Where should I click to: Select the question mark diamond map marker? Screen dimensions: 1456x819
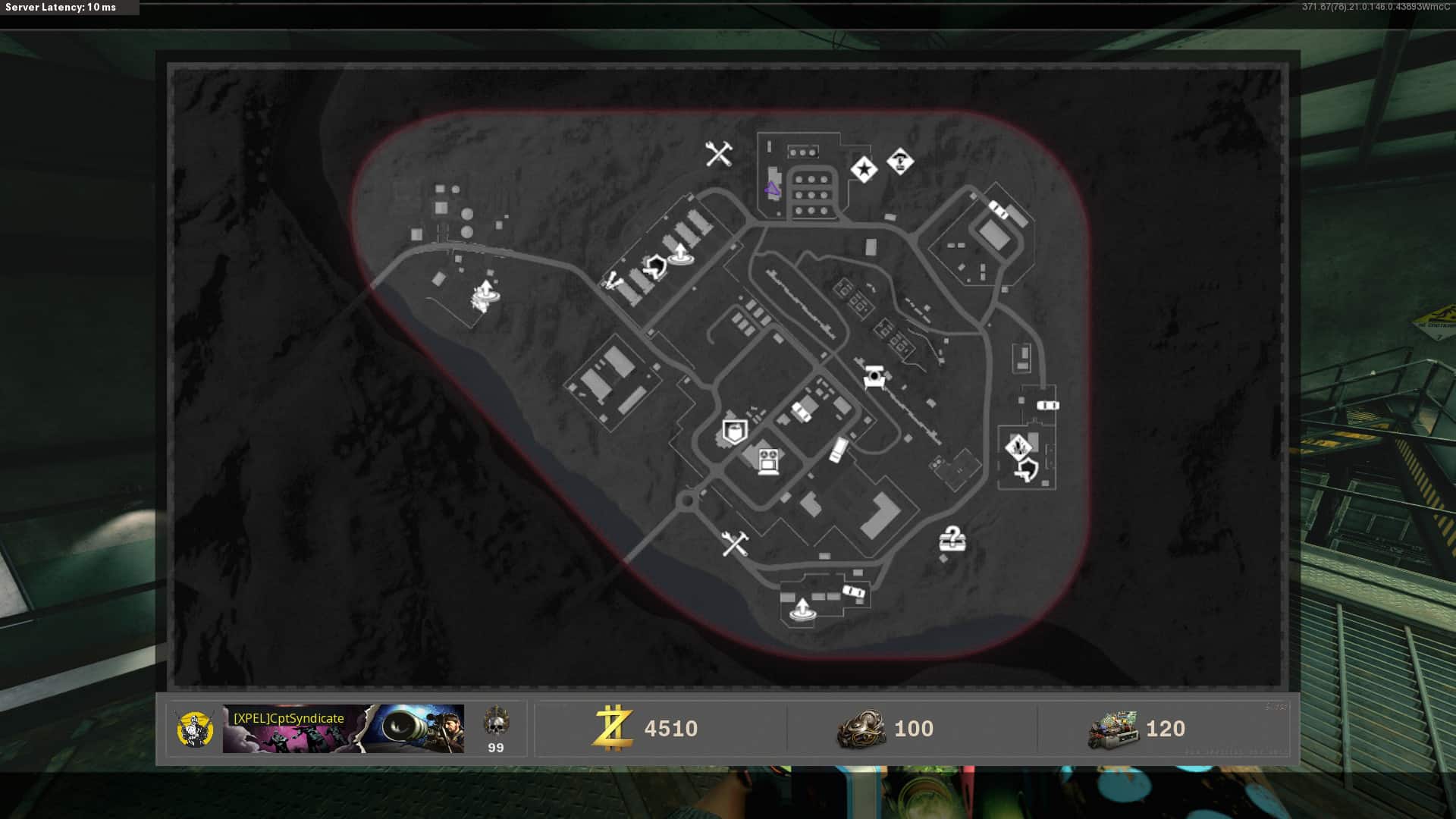click(900, 161)
